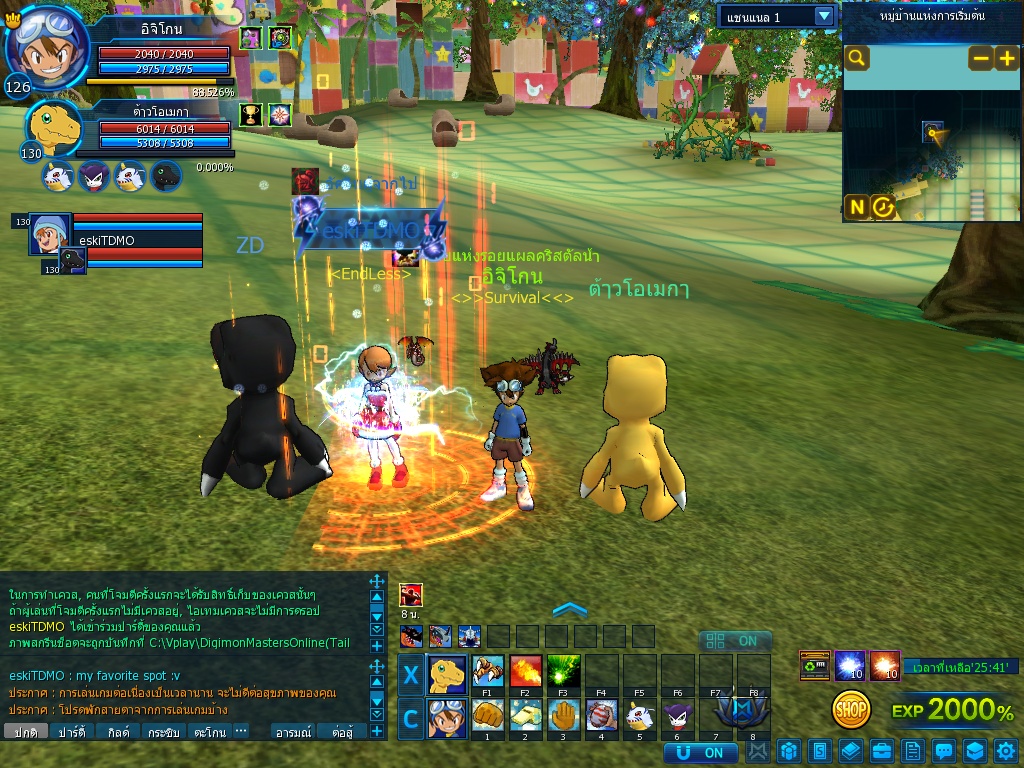1024x768 pixels.
Task: Switch chat to the กิลด์ guild tab
Action: (x=119, y=732)
